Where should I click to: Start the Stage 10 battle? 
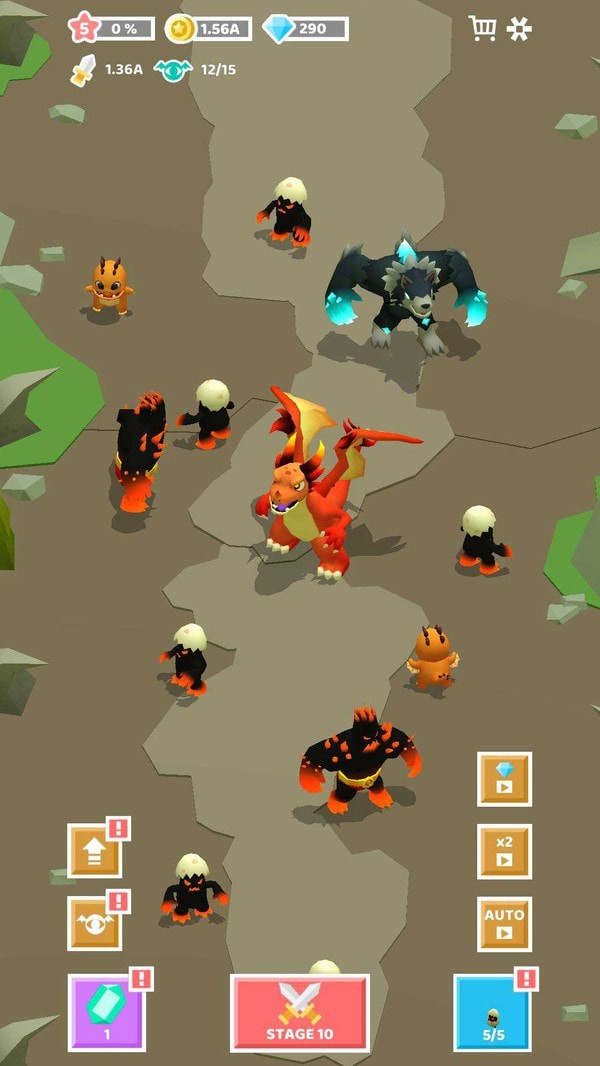click(300, 1013)
